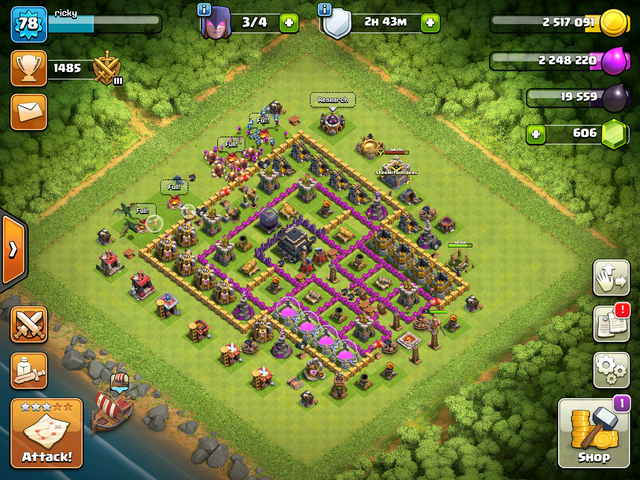Show builder info icon
Screen dimensions: 640x480
point(204,9)
